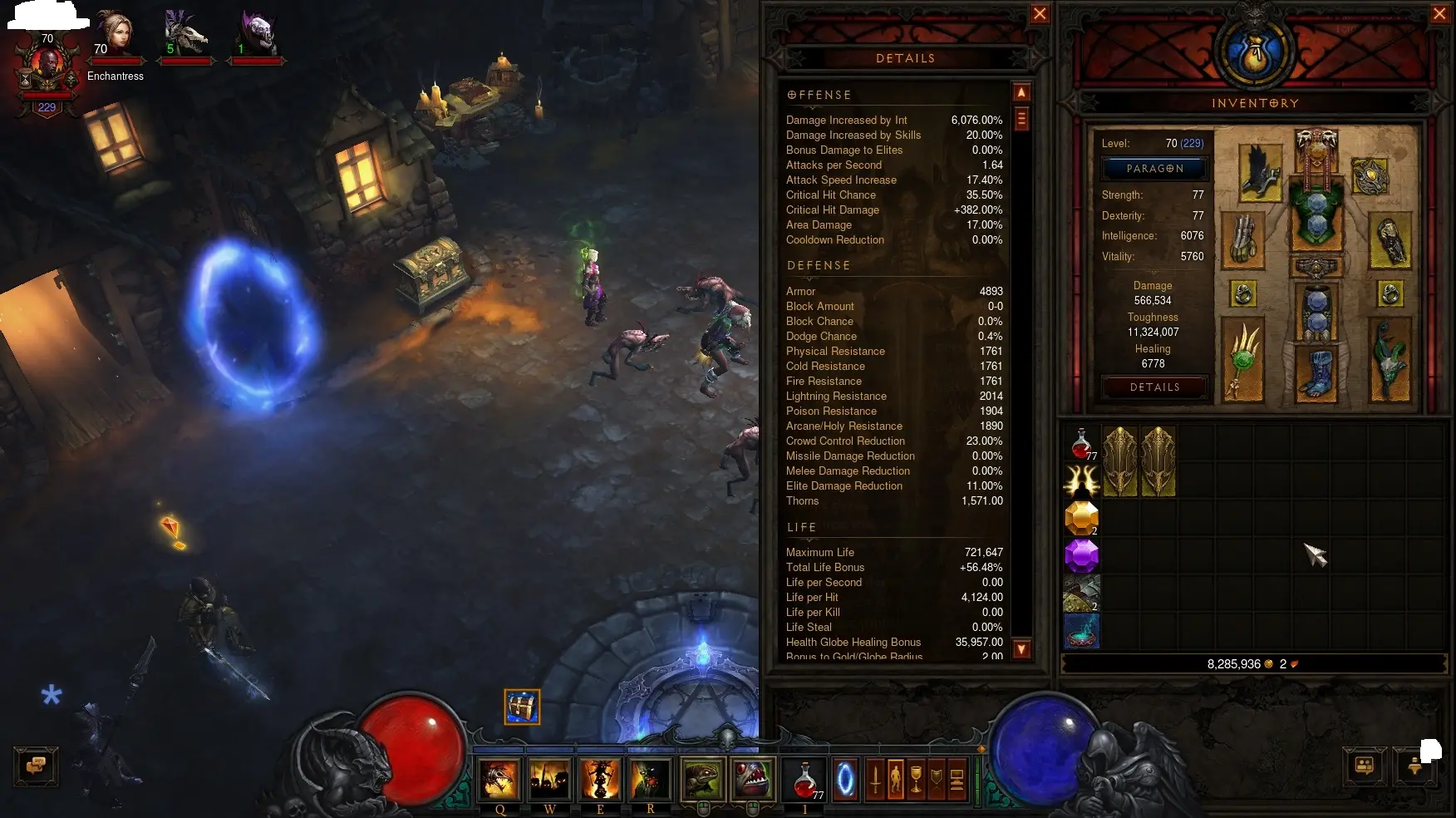Click the details list down arrow
1456x818 pixels.
(x=1022, y=649)
